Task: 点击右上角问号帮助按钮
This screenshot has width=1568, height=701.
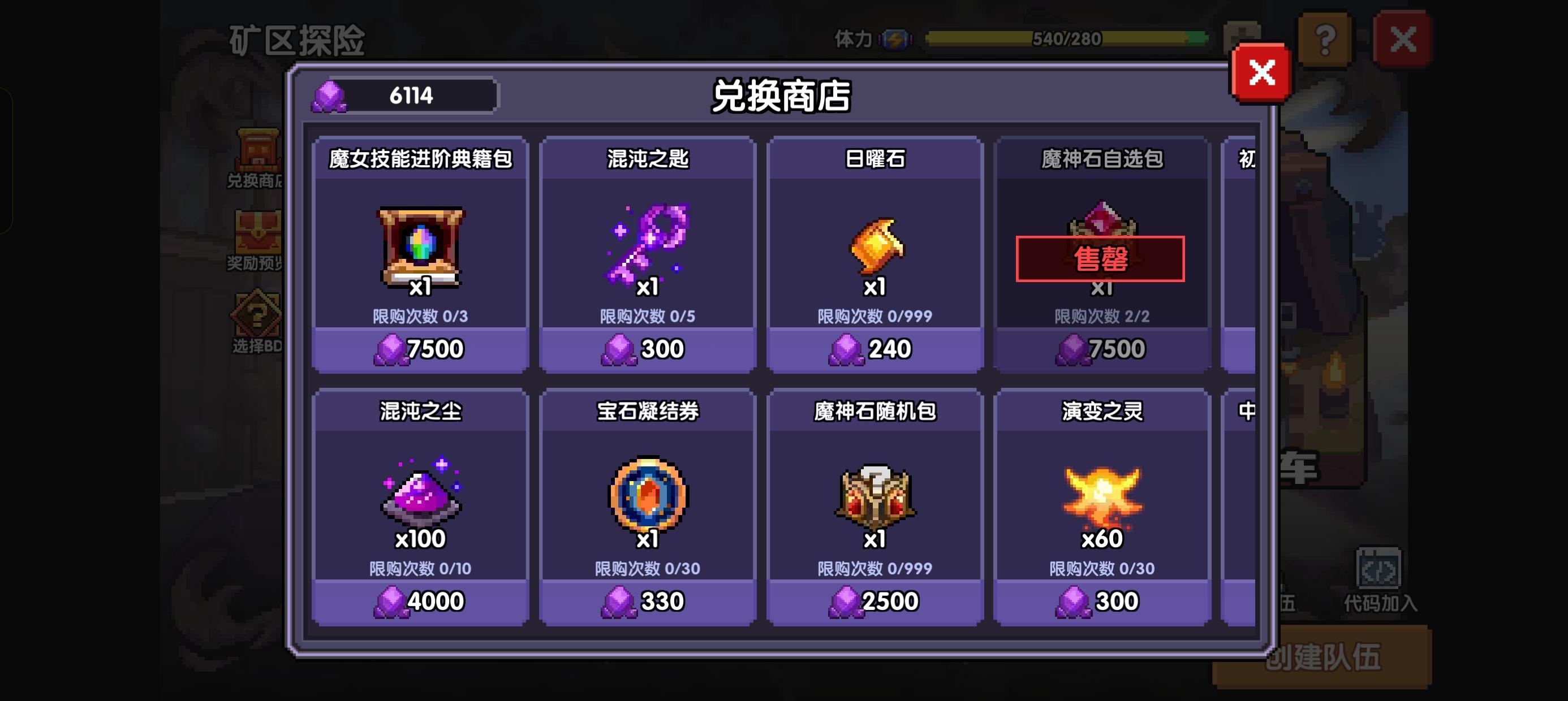Action: click(x=1325, y=41)
